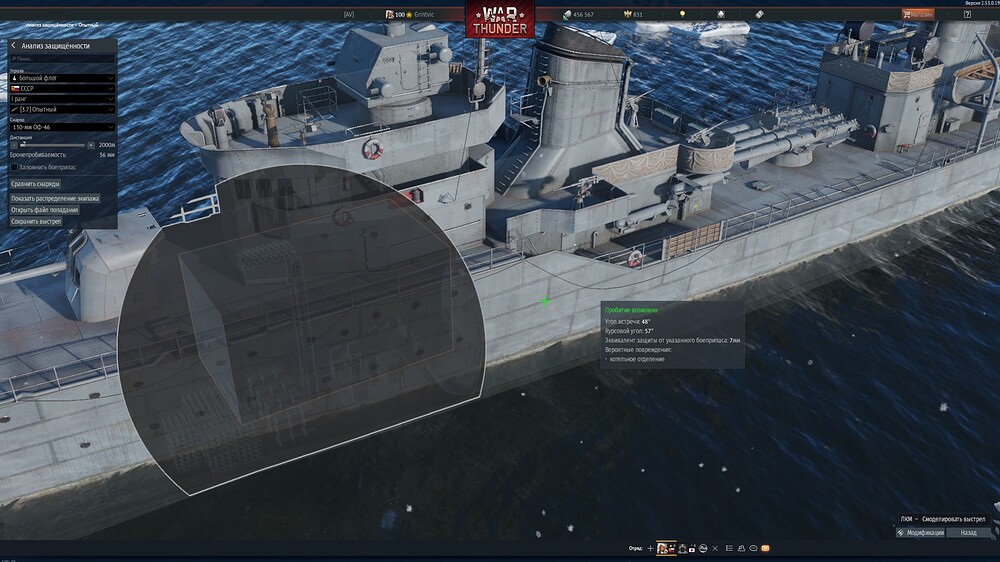The height and width of the screenshot is (562, 1000).
Task: Open the I ранг rank dropdown
Action: pos(62,99)
